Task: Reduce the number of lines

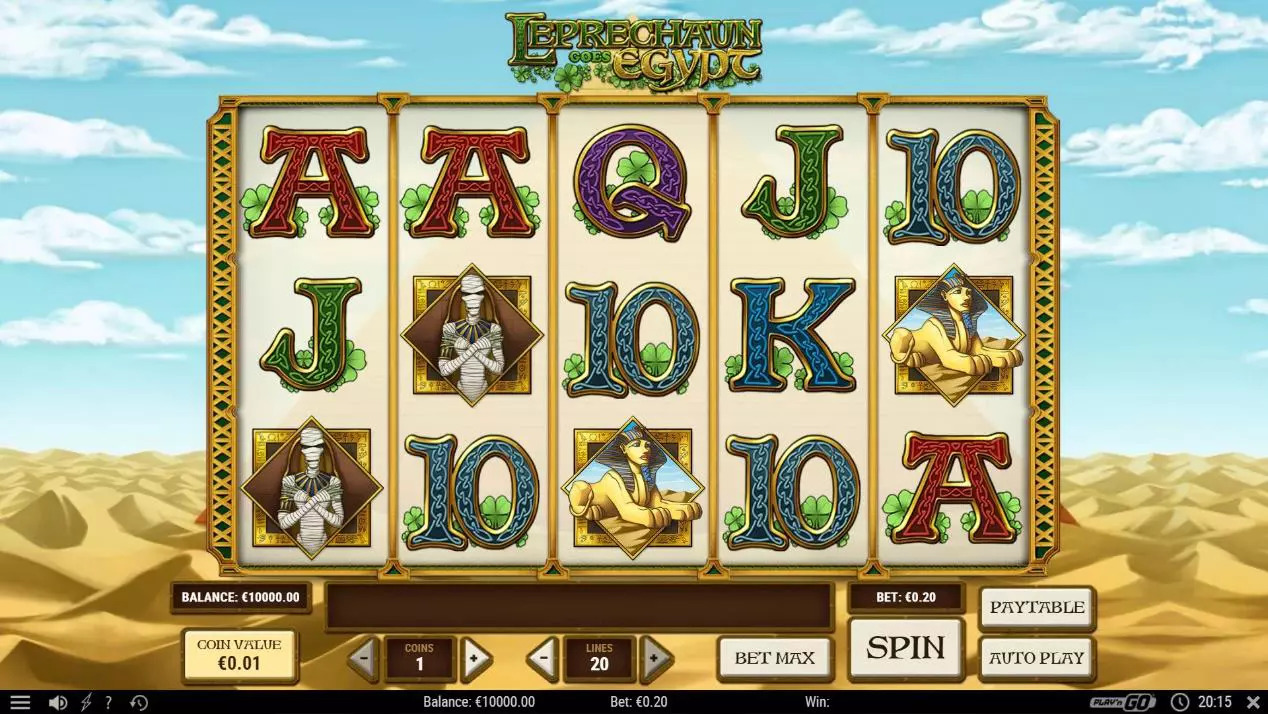Action: [x=542, y=658]
